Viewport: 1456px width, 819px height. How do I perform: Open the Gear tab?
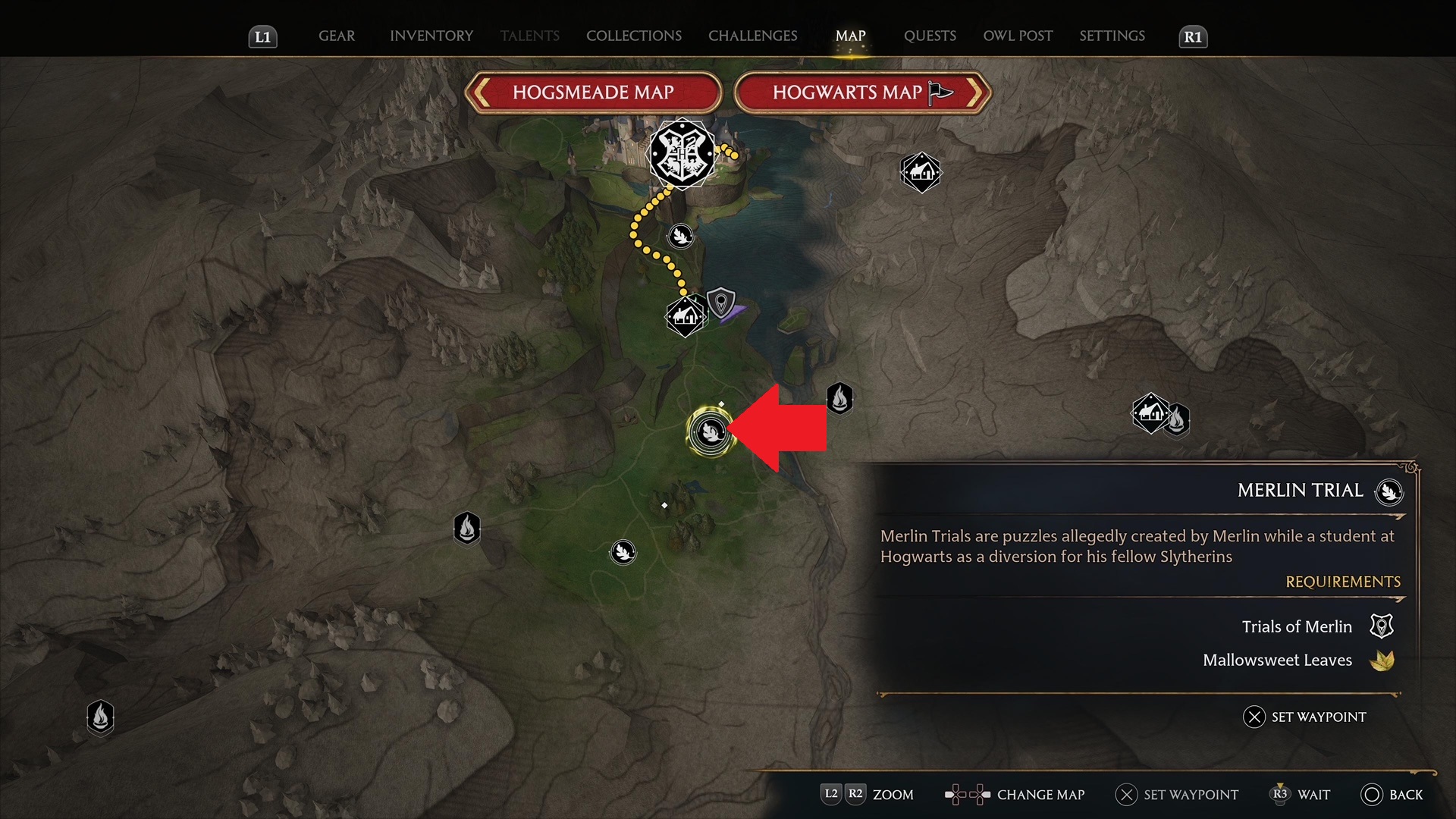tap(336, 36)
